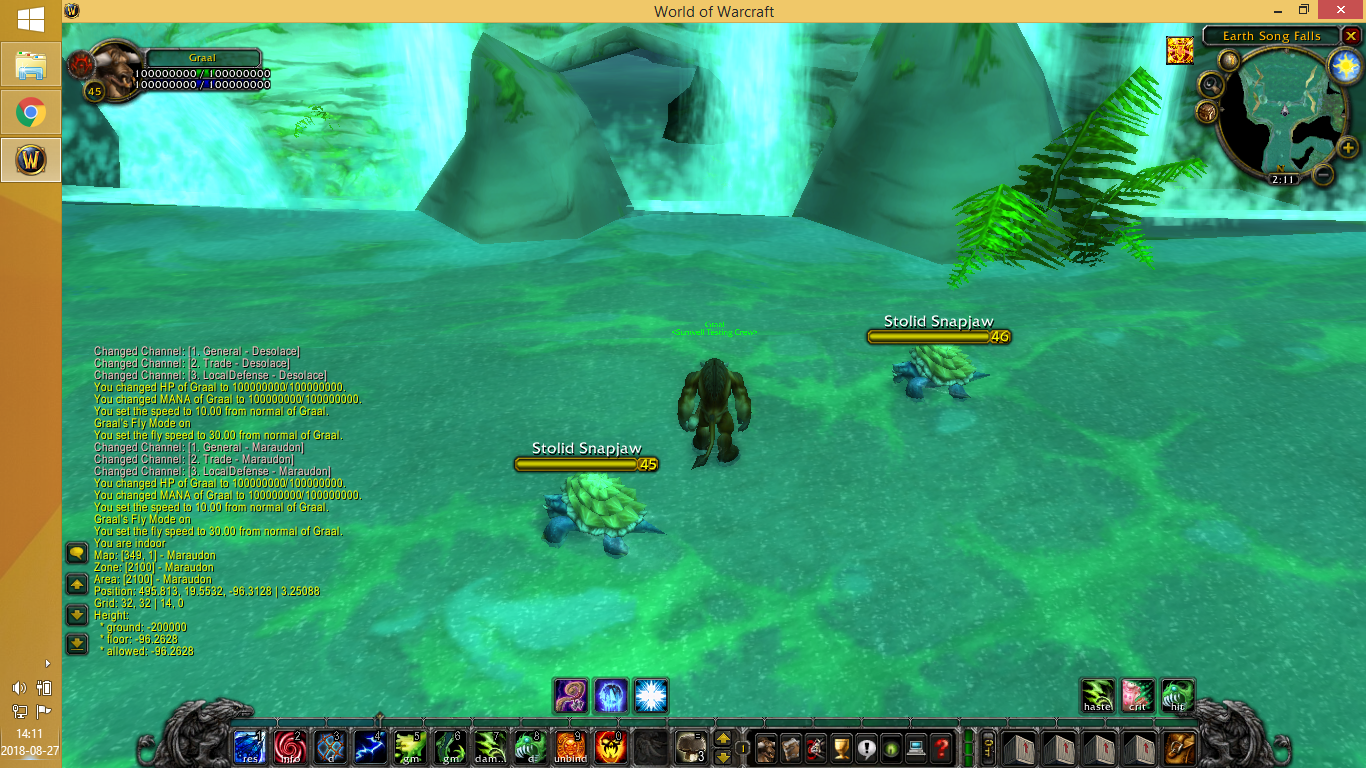Open the chat menu speech bubble in the chat frame
Image resolution: width=1366 pixels, height=768 pixels.
(76, 551)
